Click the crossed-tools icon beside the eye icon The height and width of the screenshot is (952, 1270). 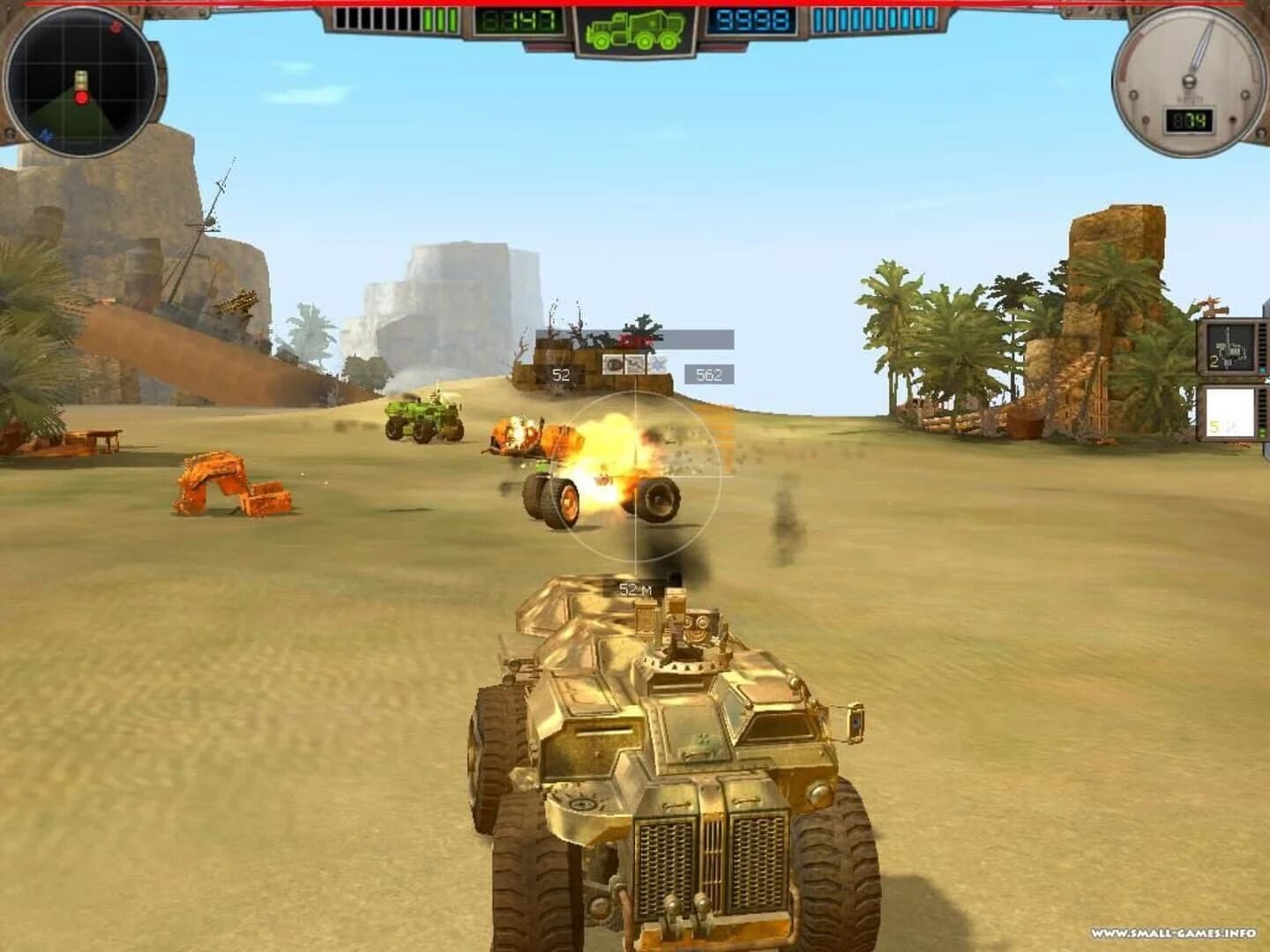[634, 365]
